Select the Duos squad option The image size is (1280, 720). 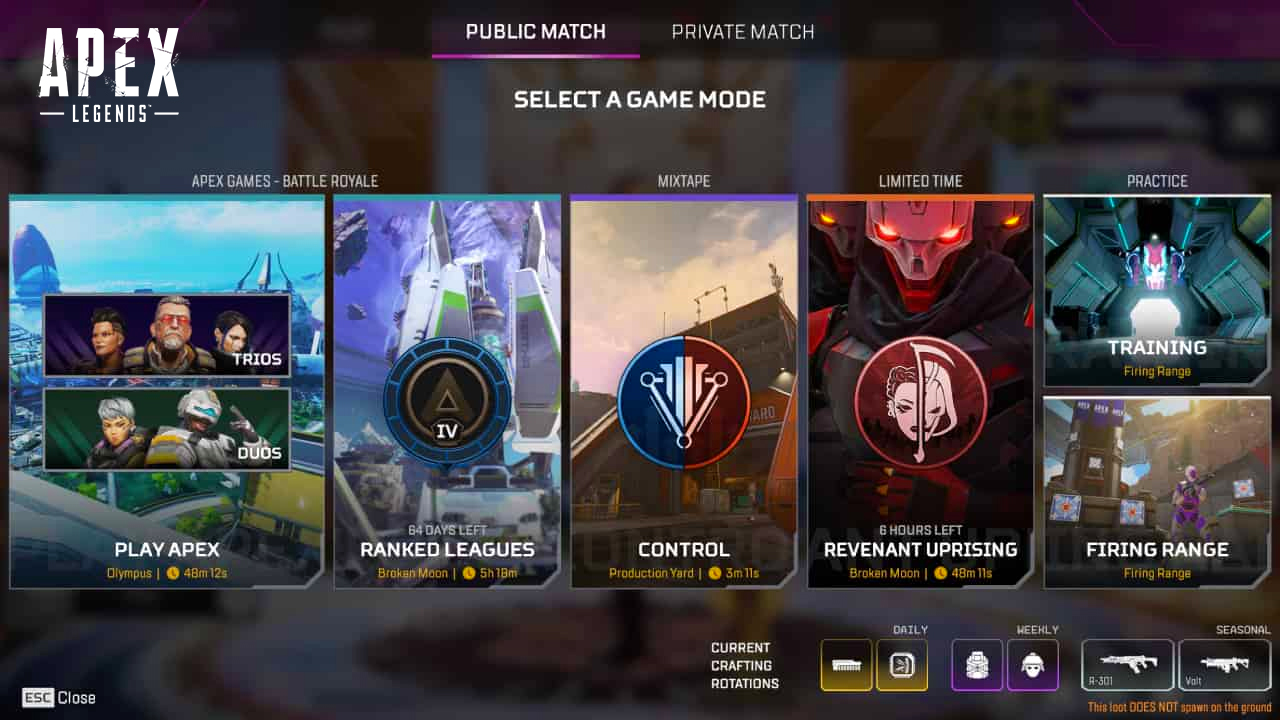point(166,427)
